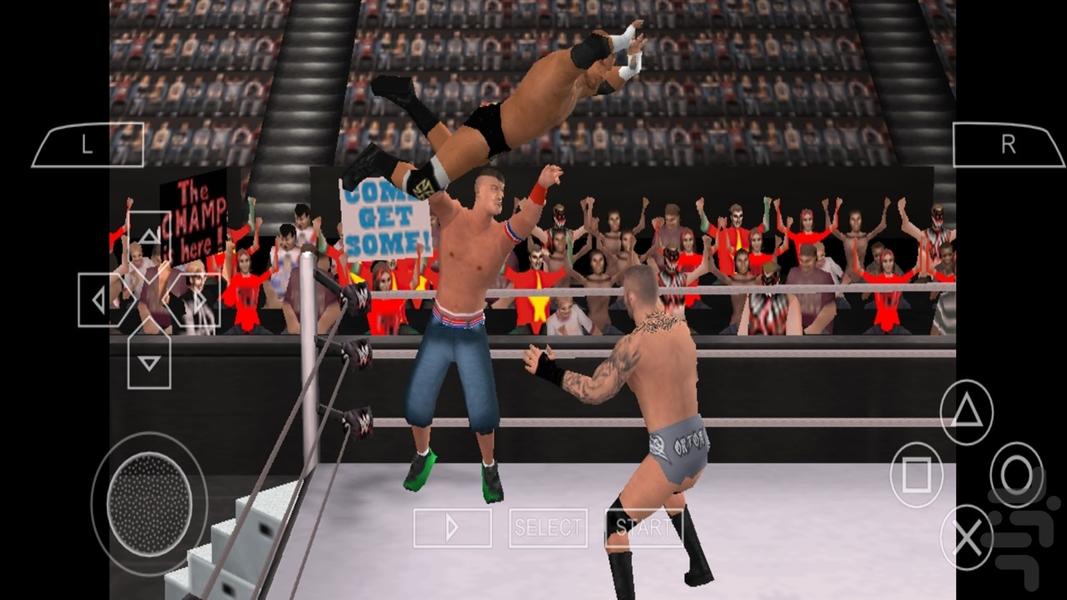Tap the square action button
Viewport: 1067px width, 600px height.
[x=916, y=475]
